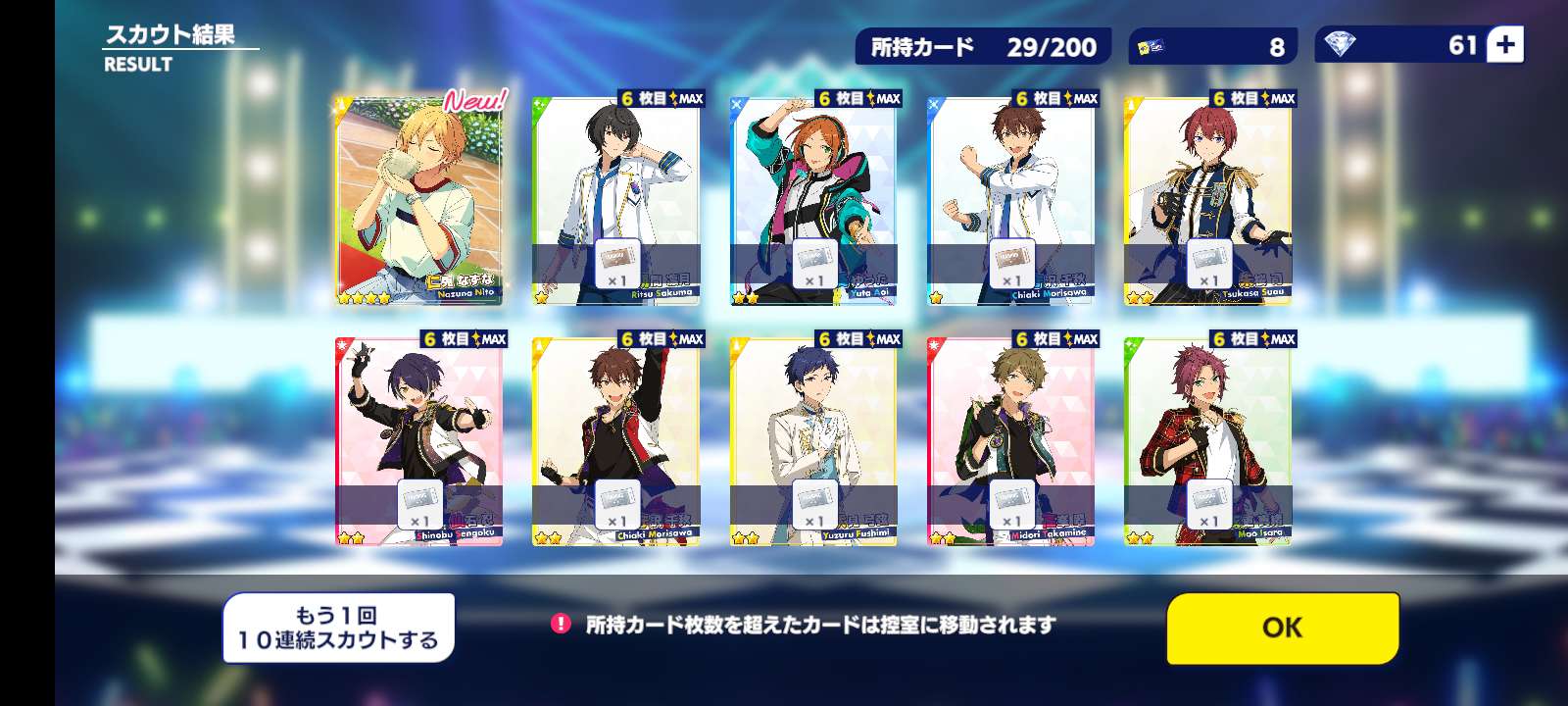
Task: View the two-star Chiaki Morisawa card
Action: pos(616,441)
